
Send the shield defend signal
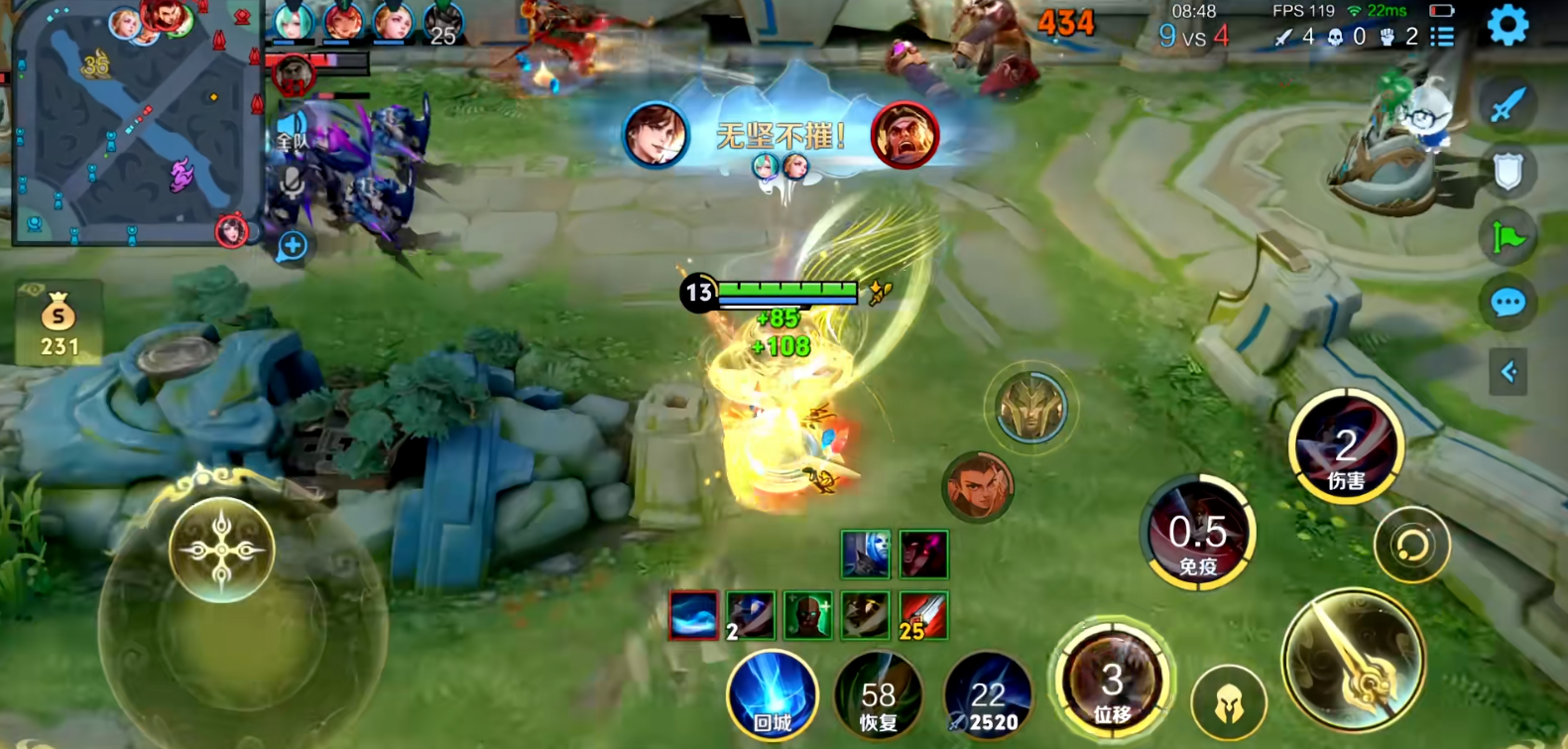pyautogui.click(x=1508, y=172)
